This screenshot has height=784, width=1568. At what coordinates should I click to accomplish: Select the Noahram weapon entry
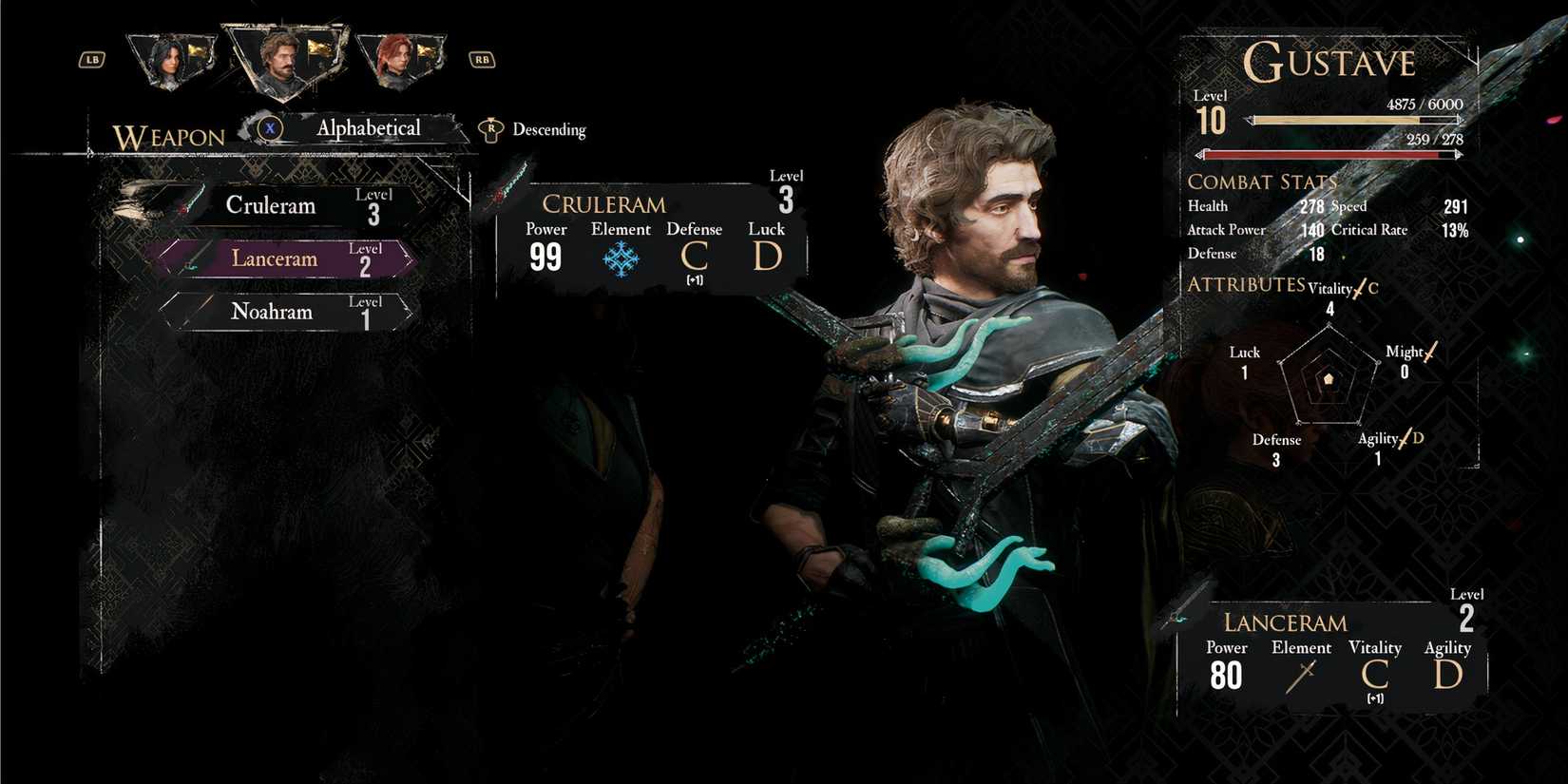(x=271, y=311)
